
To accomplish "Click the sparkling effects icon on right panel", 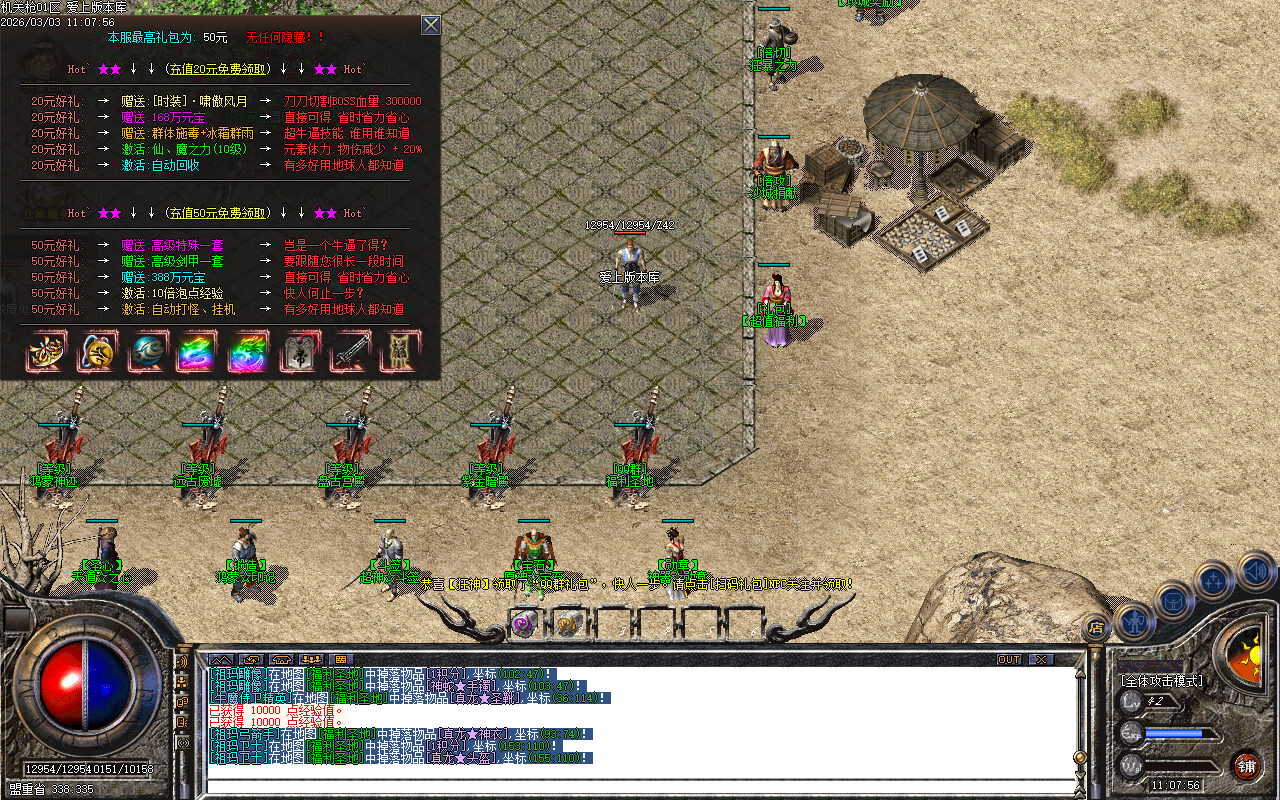I will coord(1213,580).
